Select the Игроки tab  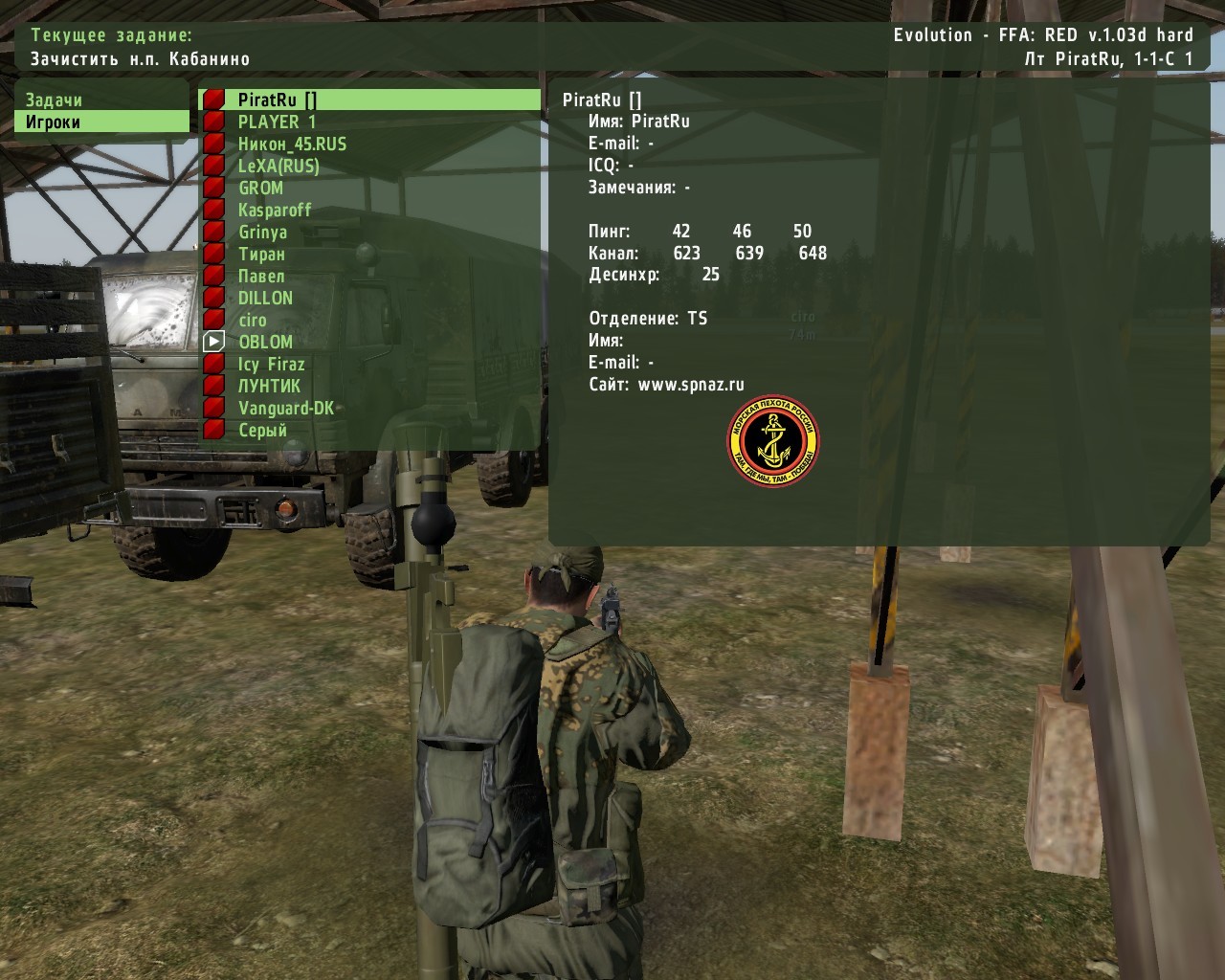click(x=55, y=122)
